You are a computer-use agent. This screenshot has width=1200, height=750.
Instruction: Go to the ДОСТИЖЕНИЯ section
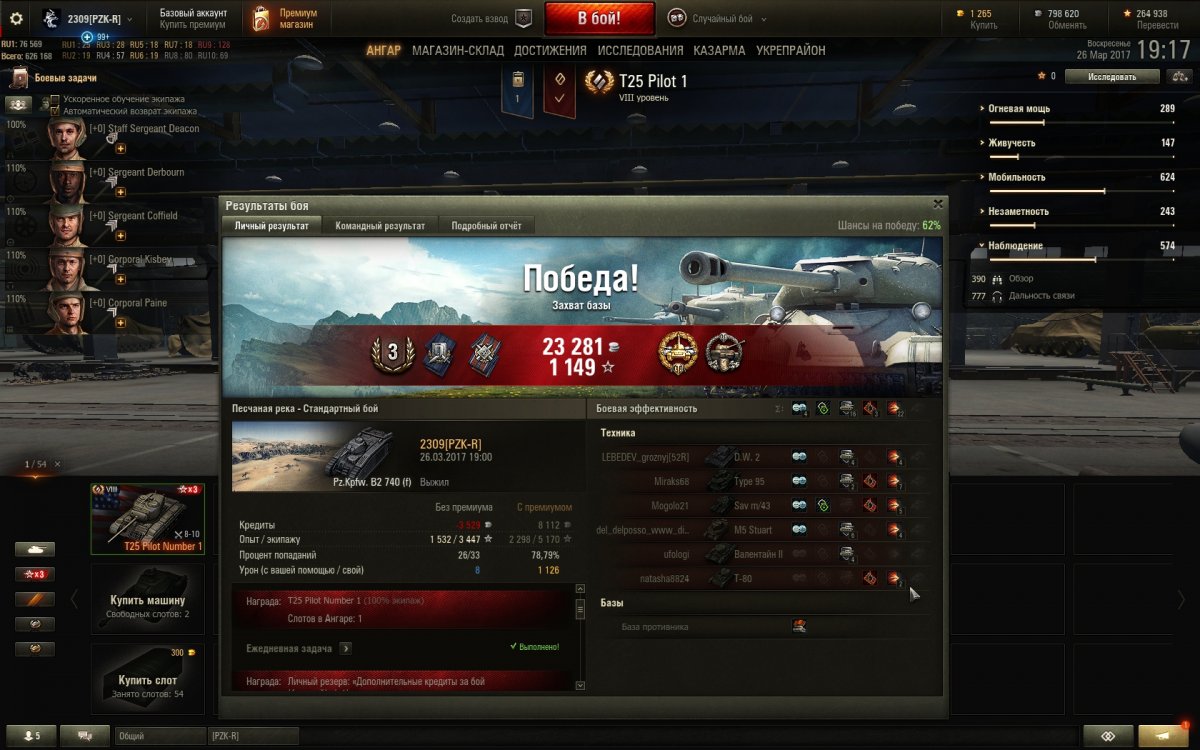click(550, 50)
